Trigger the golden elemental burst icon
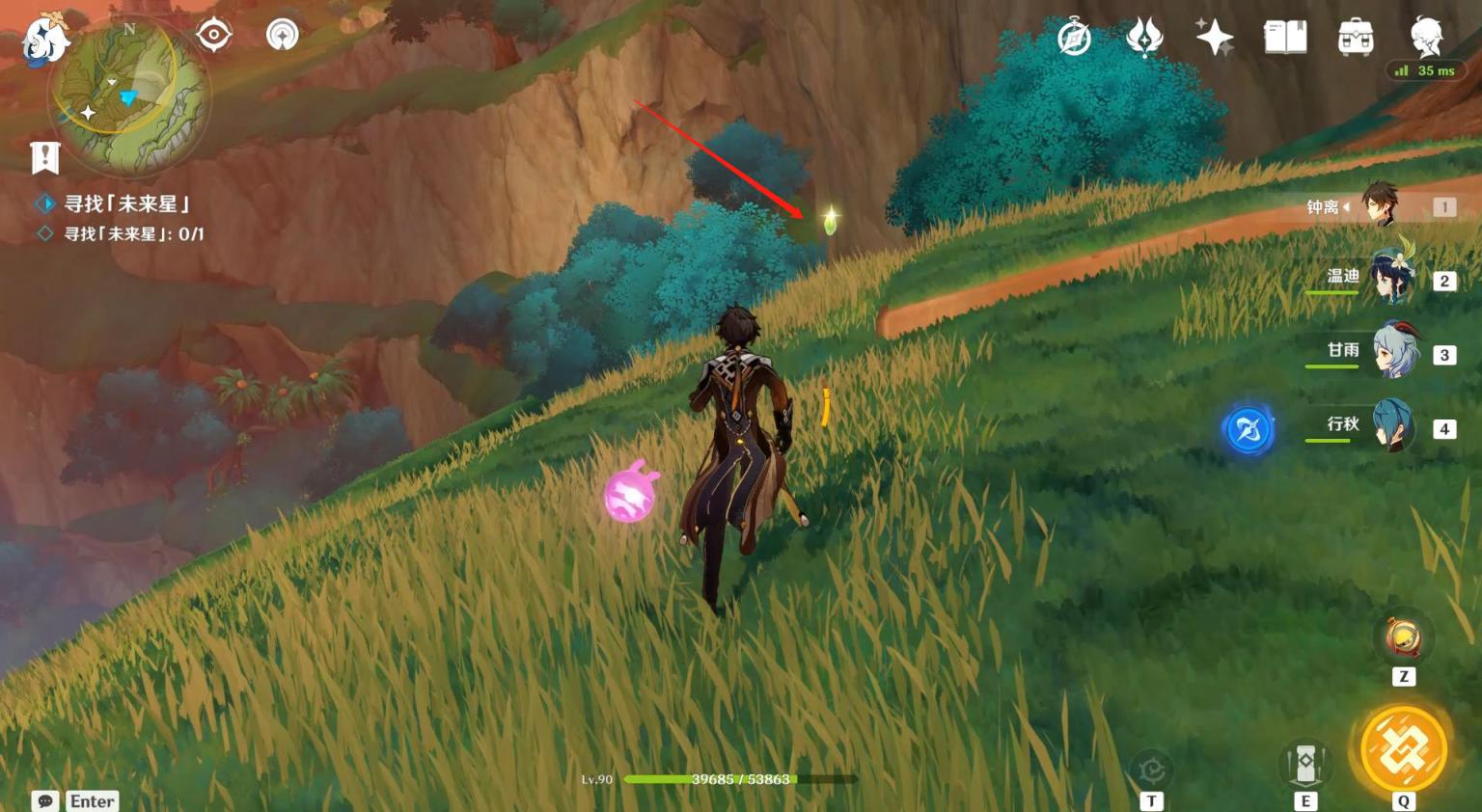The height and width of the screenshot is (812, 1482). point(1403,749)
